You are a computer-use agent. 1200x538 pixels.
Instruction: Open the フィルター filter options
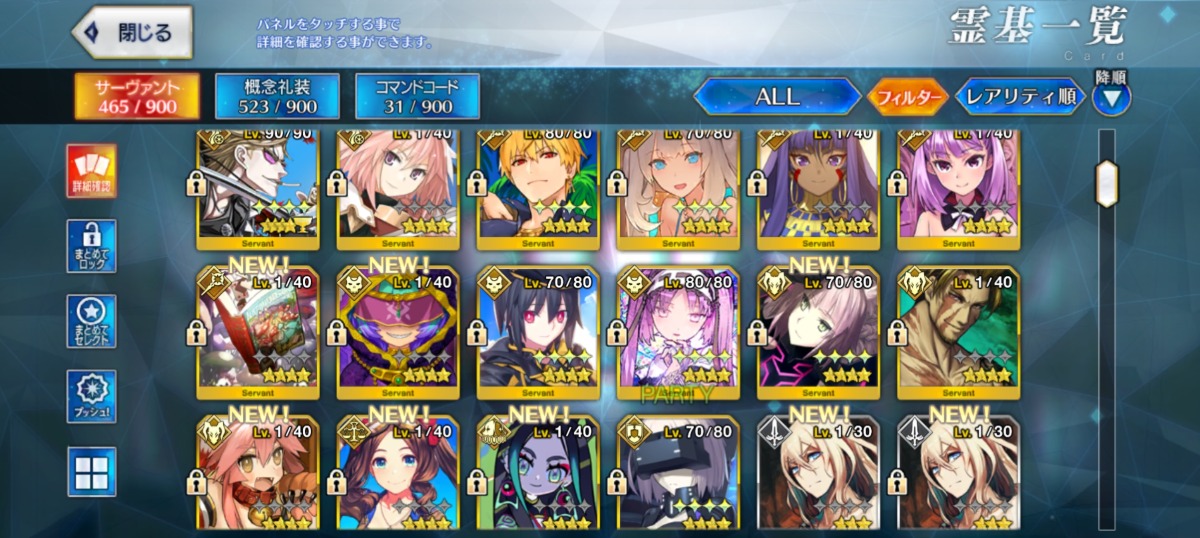[908, 97]
